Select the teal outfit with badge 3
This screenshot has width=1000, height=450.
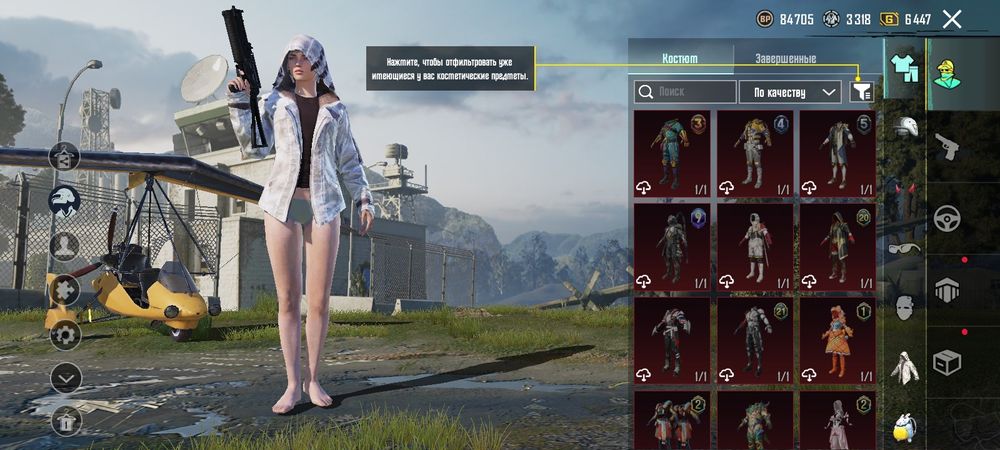coord(672,154)
